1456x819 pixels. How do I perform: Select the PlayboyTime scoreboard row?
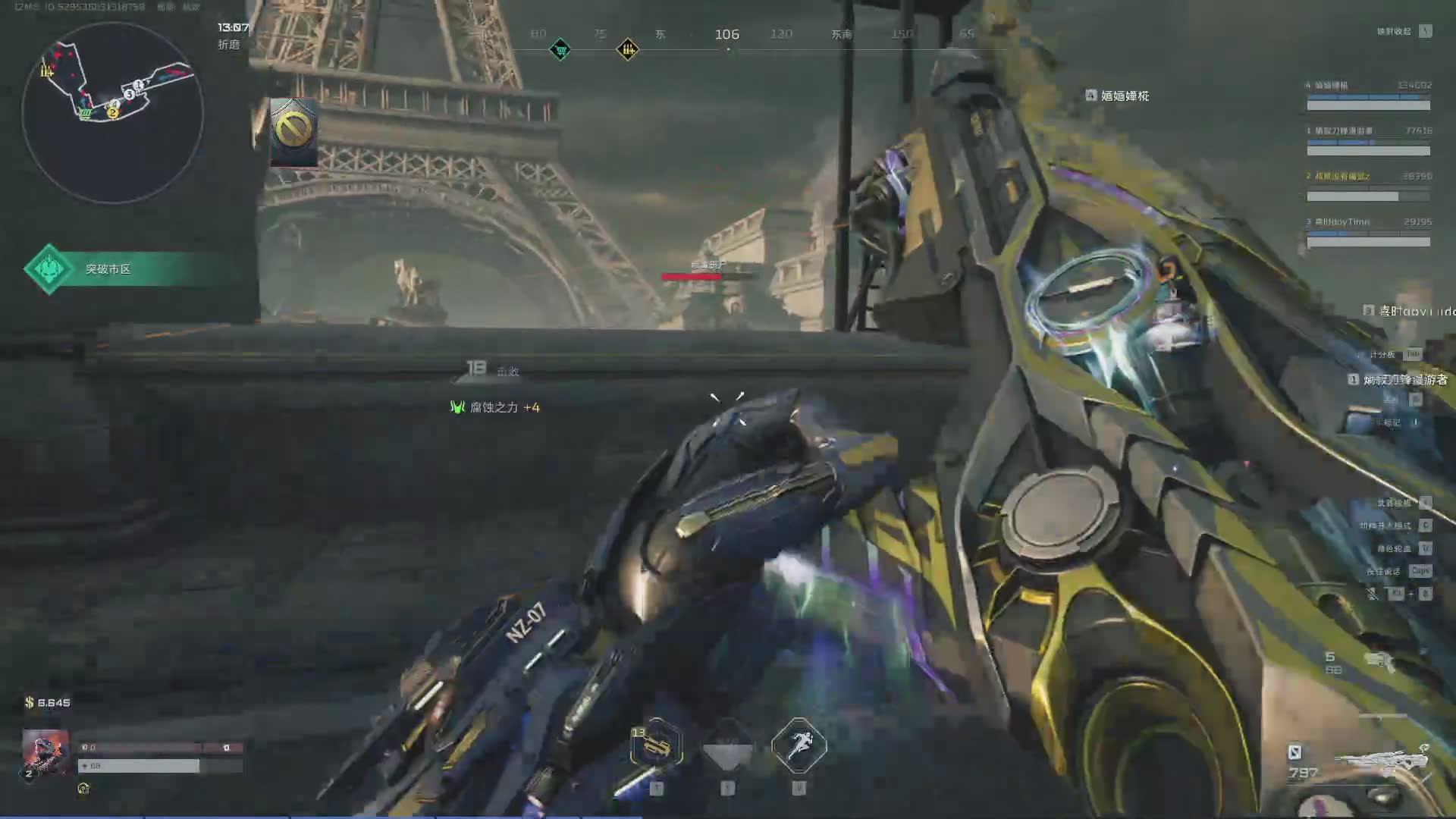(1368, 231)
